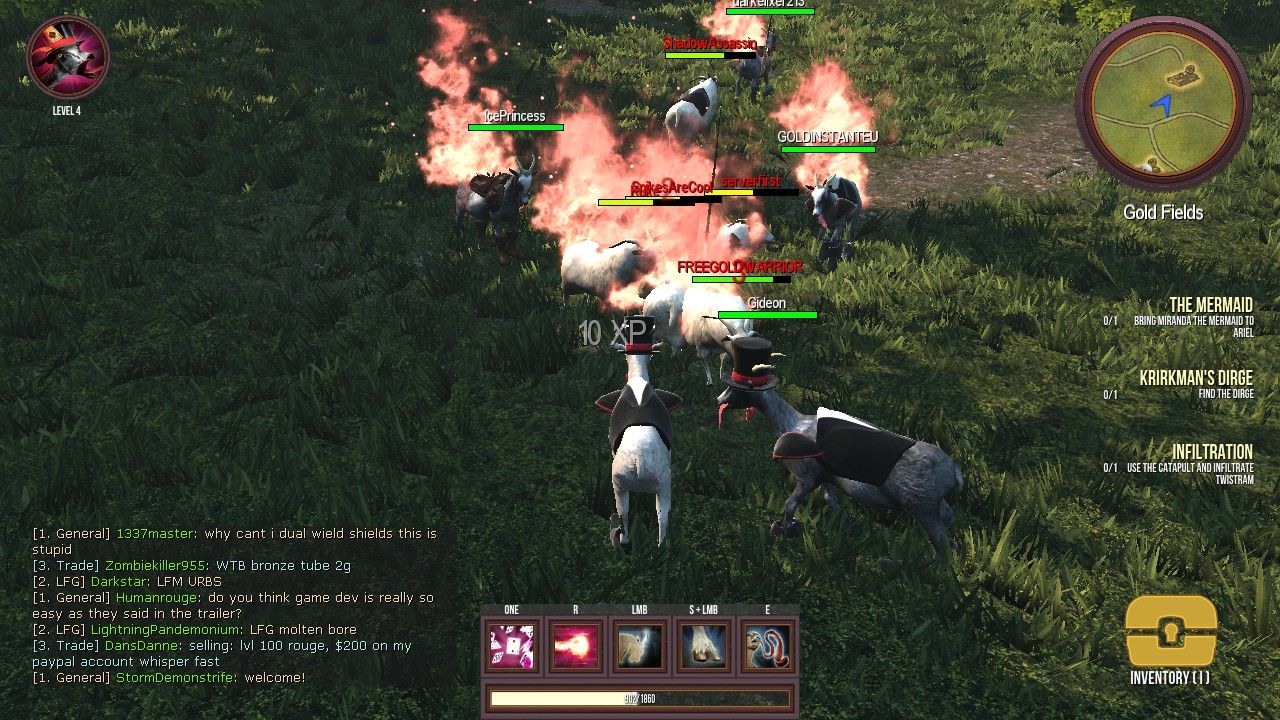Image resolution: width=1280 pixels, height=720 pixels.
Task: Select the headbutt ability in the LMB slot
Action: click(639, 645)
